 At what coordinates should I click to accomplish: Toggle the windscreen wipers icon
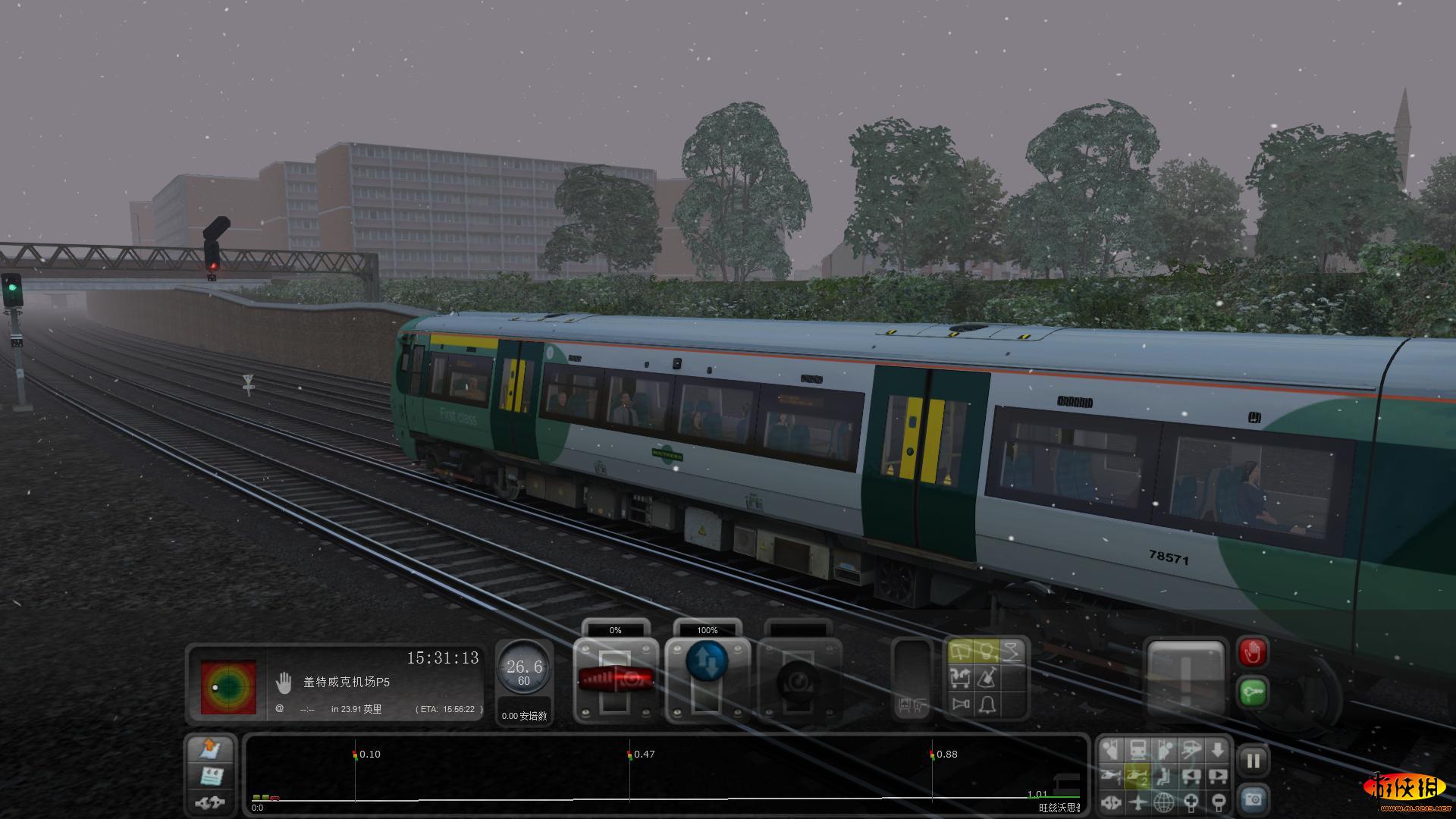point(961,651)
